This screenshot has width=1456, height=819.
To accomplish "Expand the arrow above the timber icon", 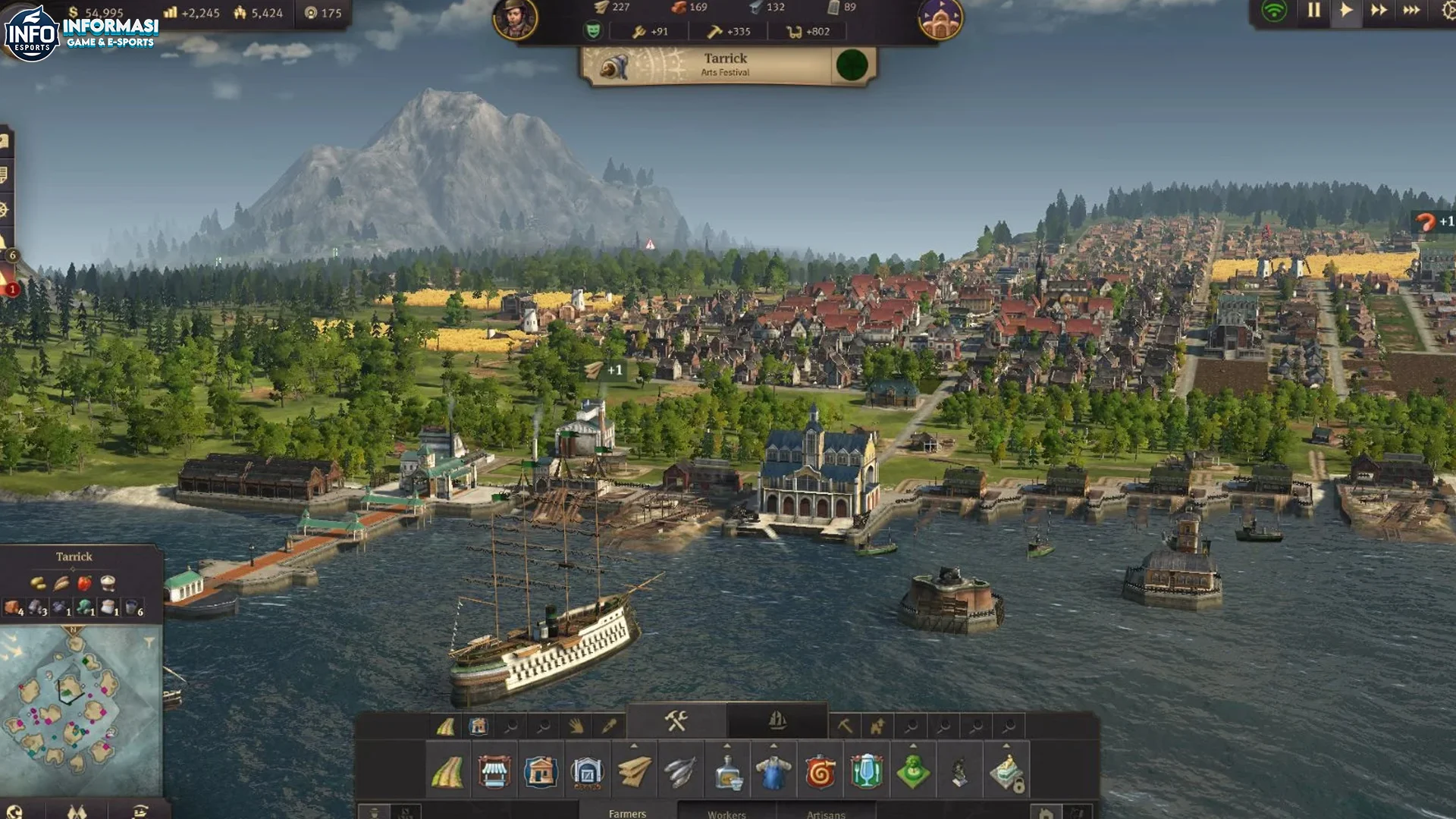I will click(x=634, y=745).
